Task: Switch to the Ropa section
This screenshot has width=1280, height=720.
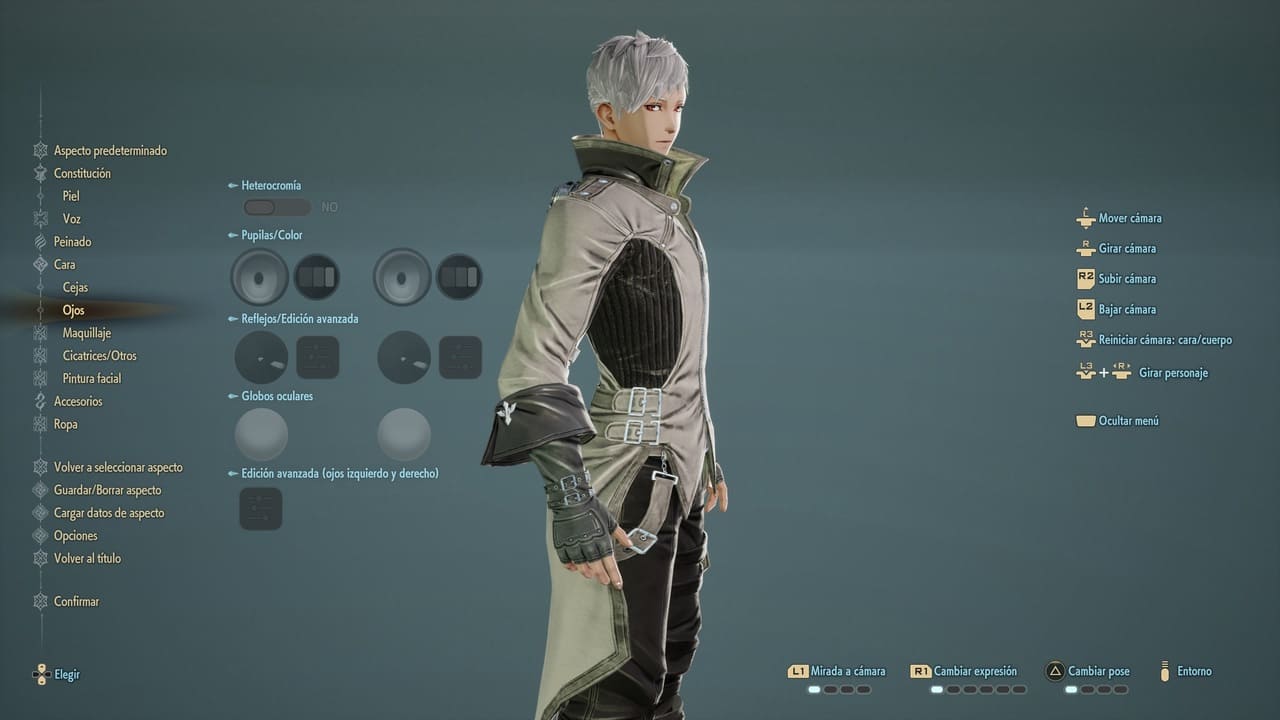Action: (x=65, y=425)
